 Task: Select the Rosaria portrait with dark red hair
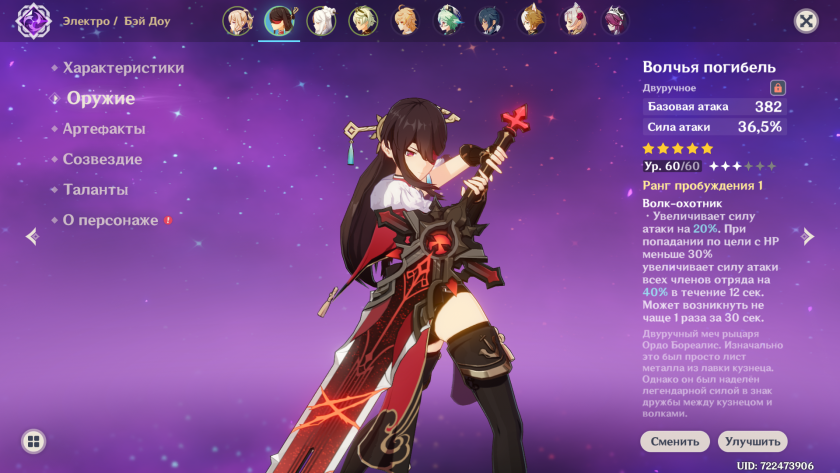(615, 20)
